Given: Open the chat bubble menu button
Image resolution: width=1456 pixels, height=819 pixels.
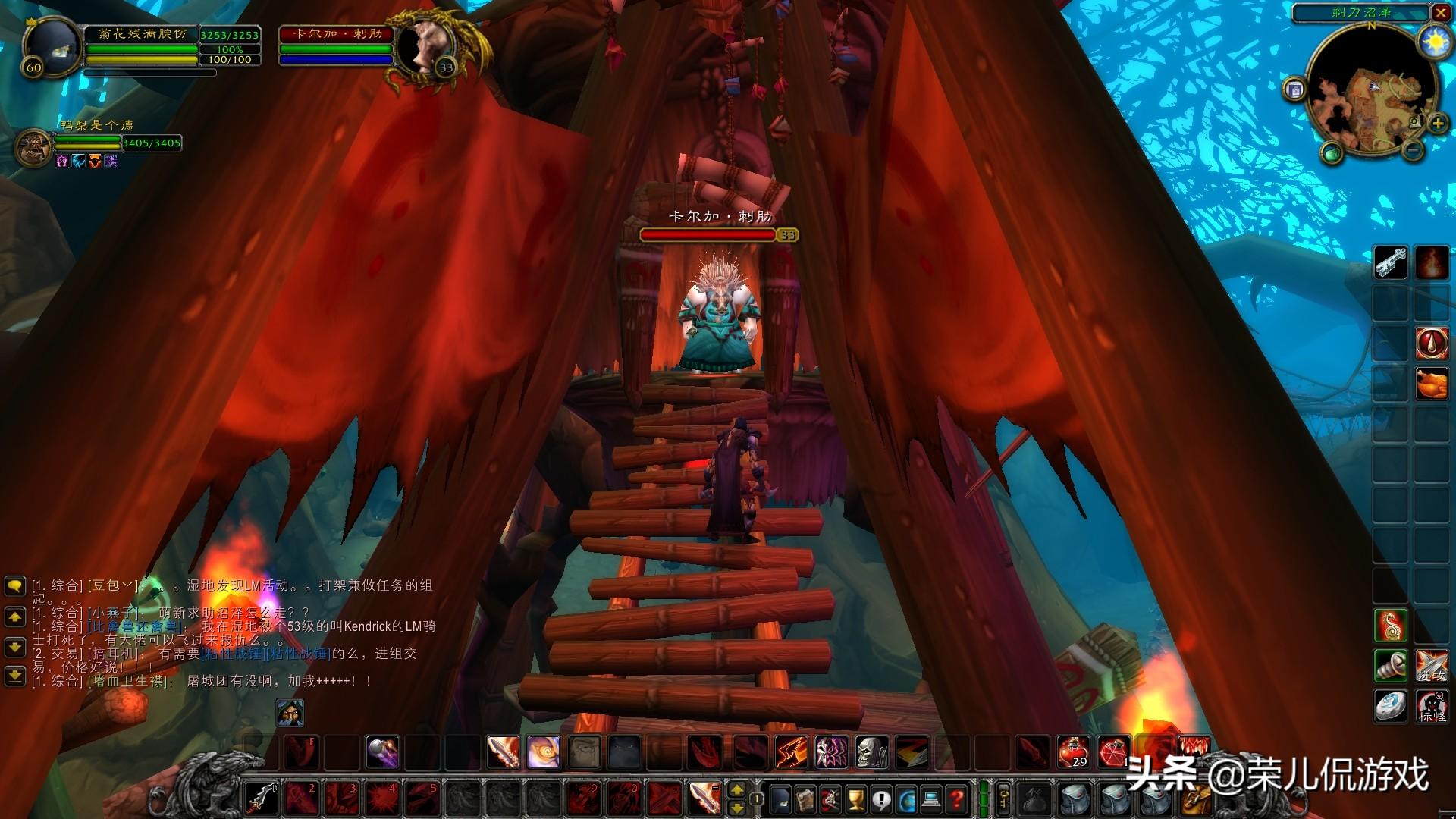Looking at the screenshot, I should tap(15, 586).
